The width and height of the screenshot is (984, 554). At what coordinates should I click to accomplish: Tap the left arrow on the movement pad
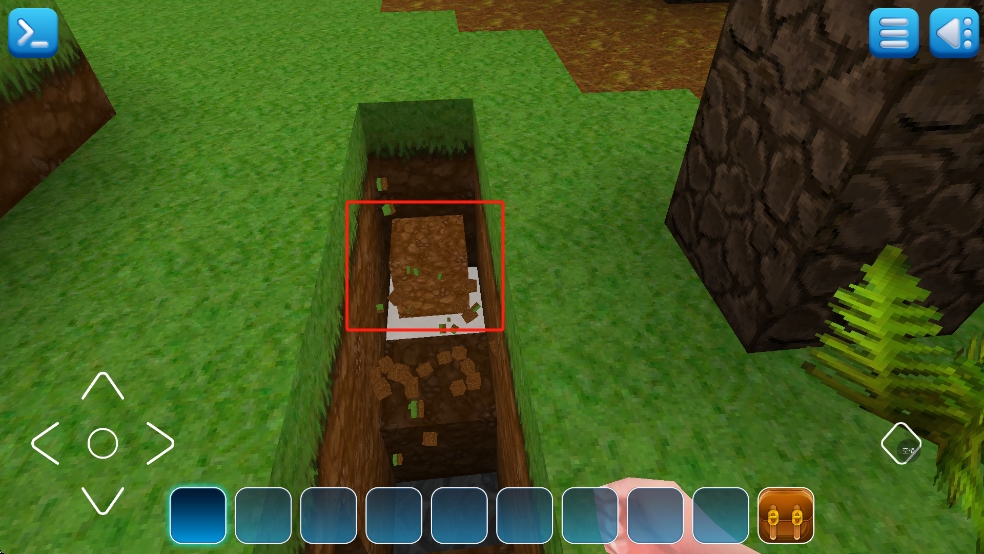pos(46,443)
